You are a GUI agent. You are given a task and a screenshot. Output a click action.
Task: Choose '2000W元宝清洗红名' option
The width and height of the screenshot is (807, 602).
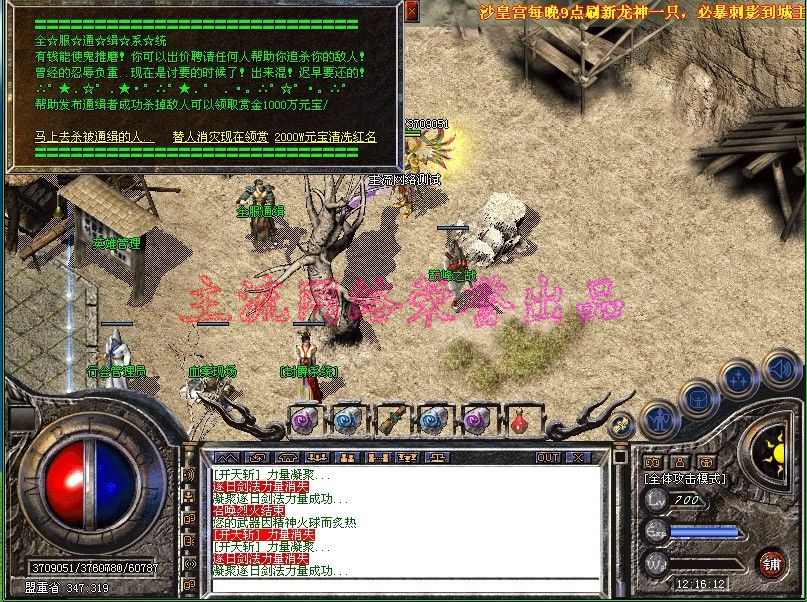coord(326,136)
